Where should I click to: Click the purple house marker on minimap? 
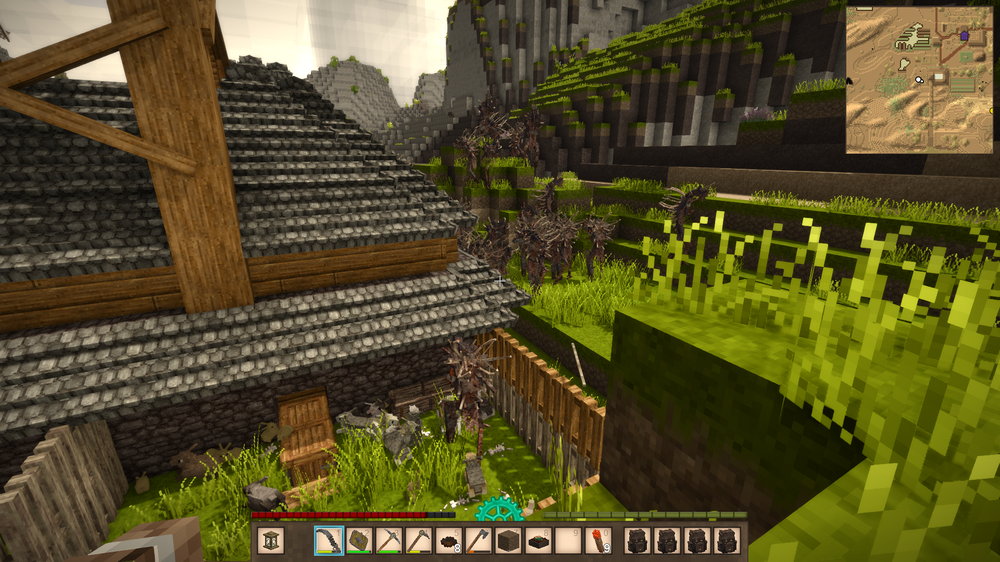click(964, 35)
